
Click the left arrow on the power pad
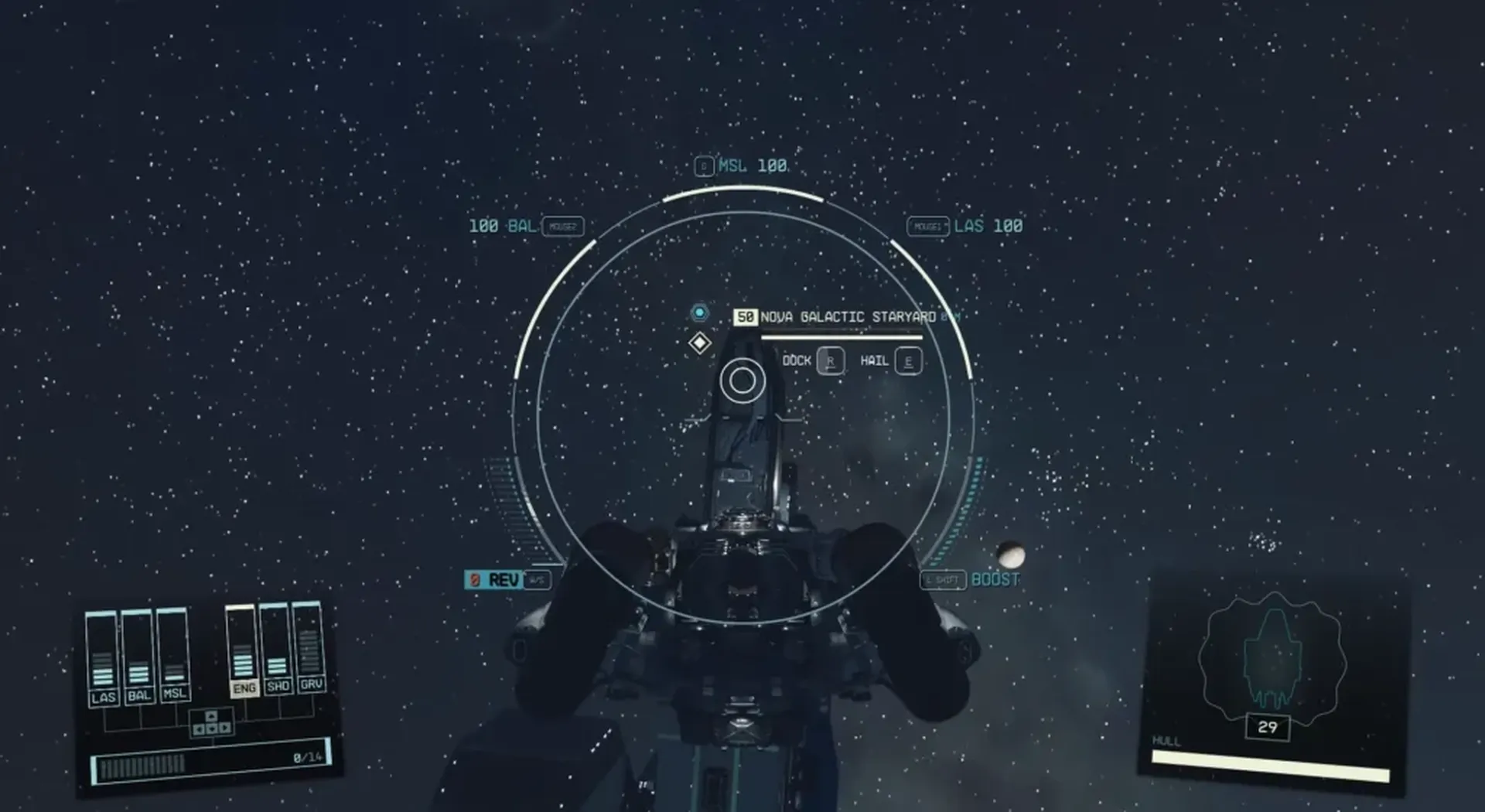pos(199,728)
